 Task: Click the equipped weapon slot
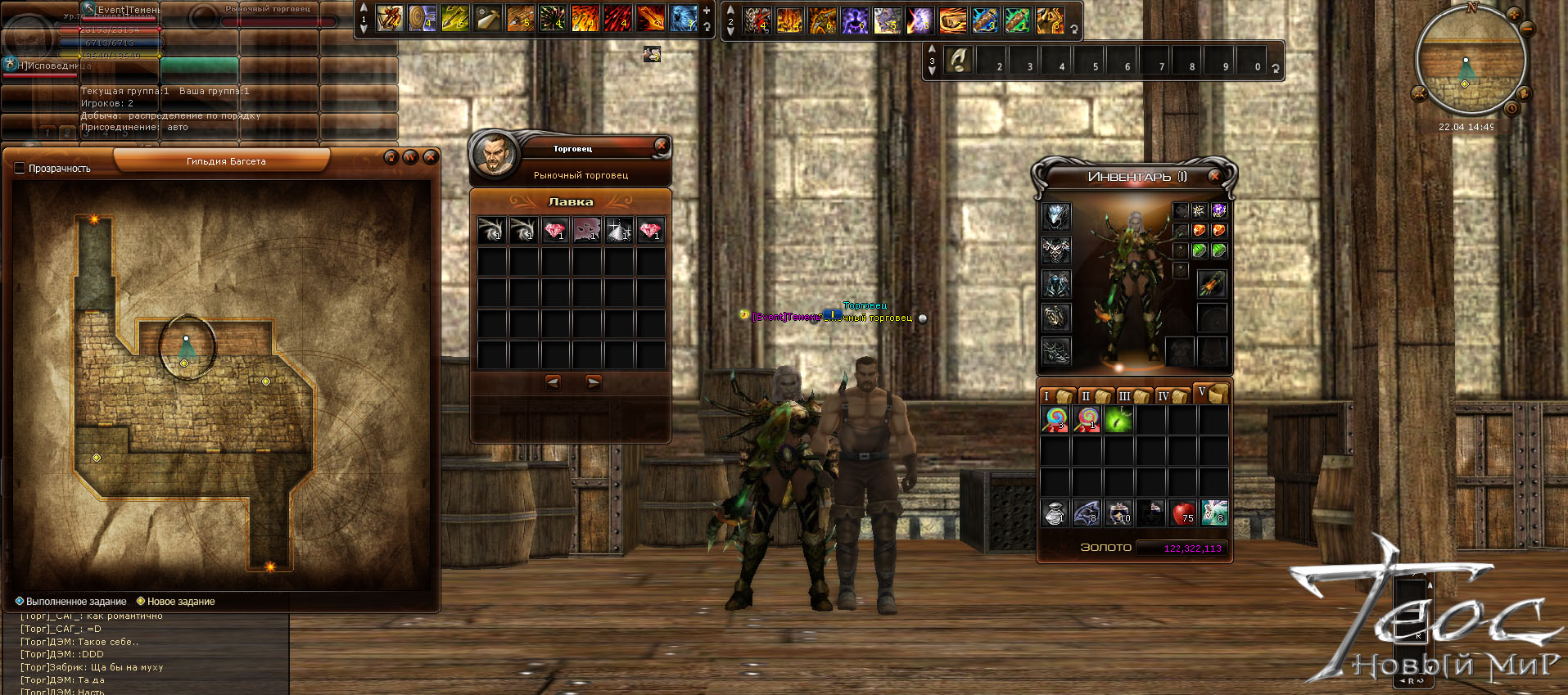[x=1211, y=284]
